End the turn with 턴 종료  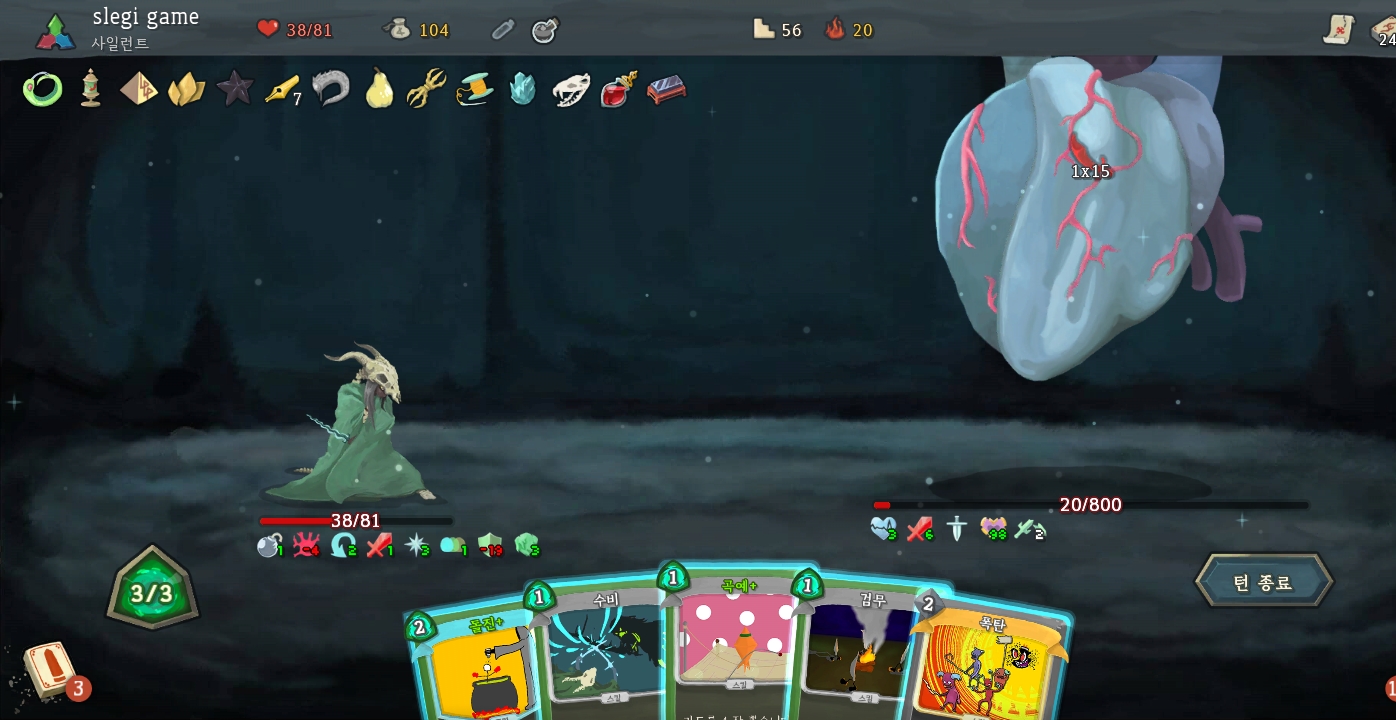point(1263,582)
